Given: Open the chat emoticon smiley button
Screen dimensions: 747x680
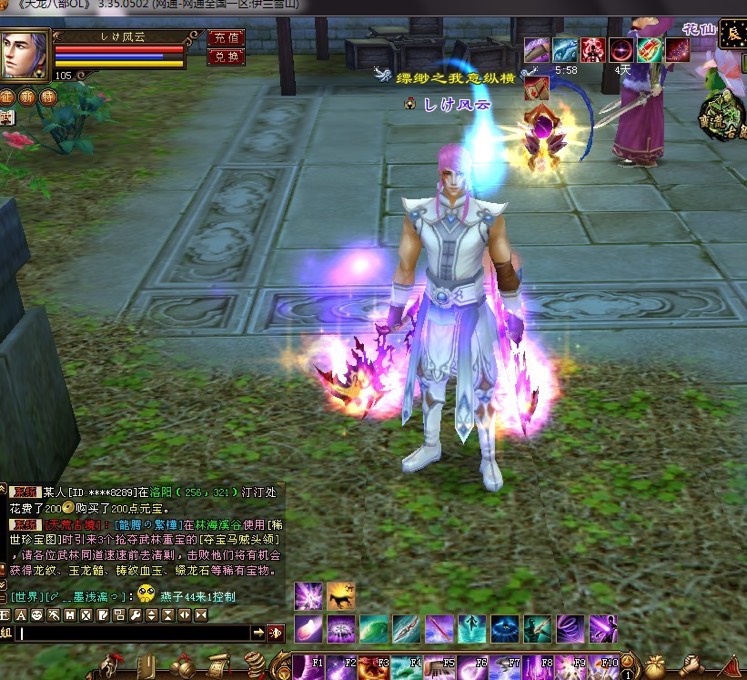Looking at the screenshot, I should coord(37,614).
